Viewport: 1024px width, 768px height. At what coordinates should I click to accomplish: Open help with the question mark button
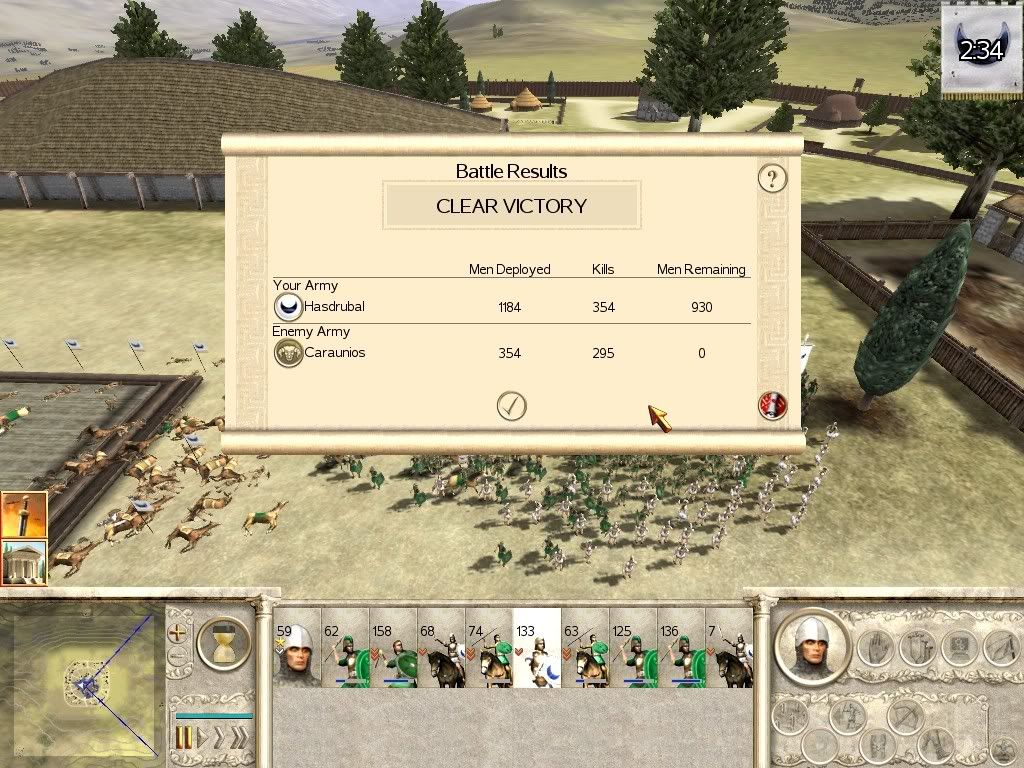(x=771, y=179)
